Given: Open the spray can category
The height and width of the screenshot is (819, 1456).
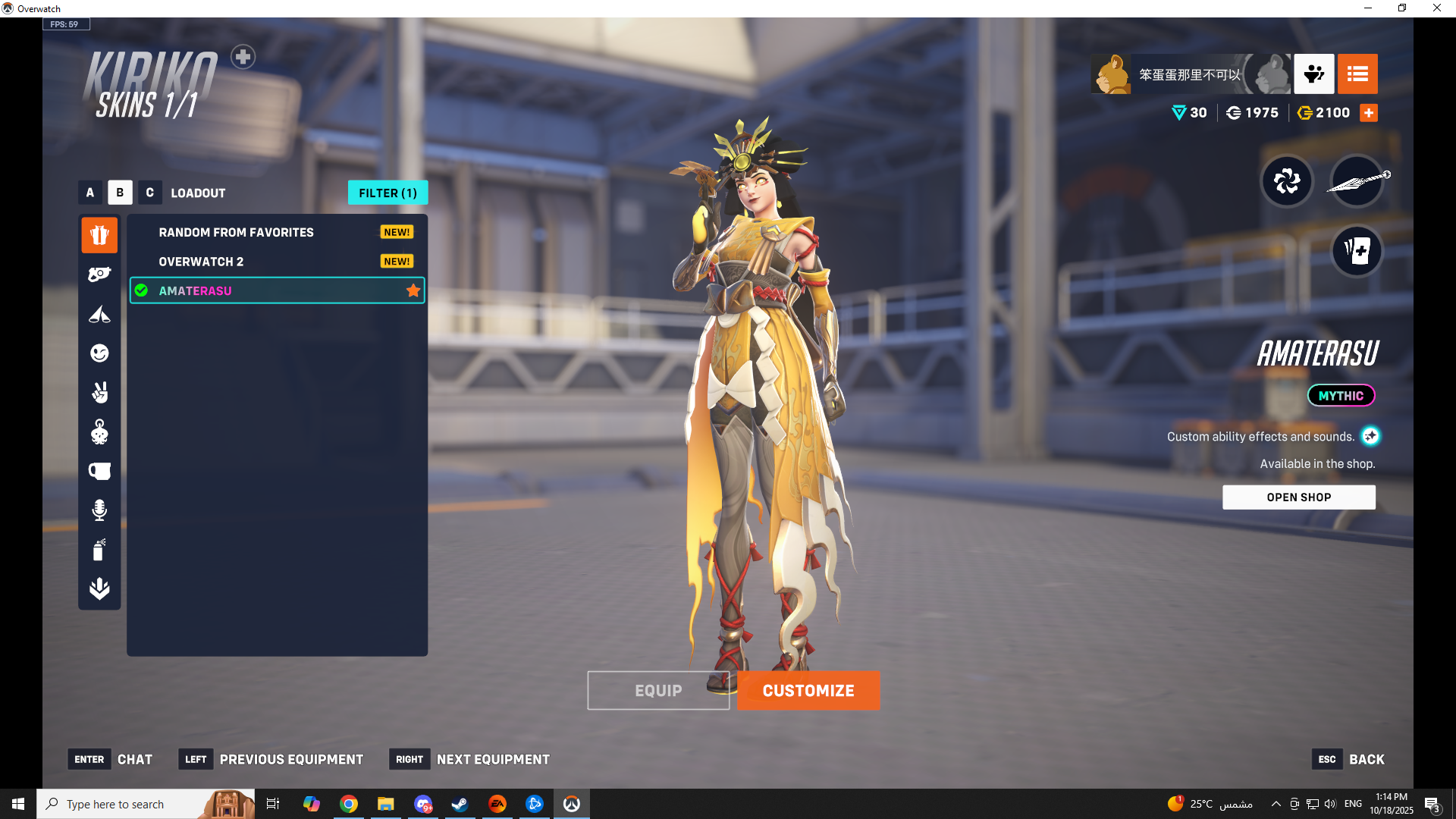Looking at the screenshot, I should click(x=99, y=549).
